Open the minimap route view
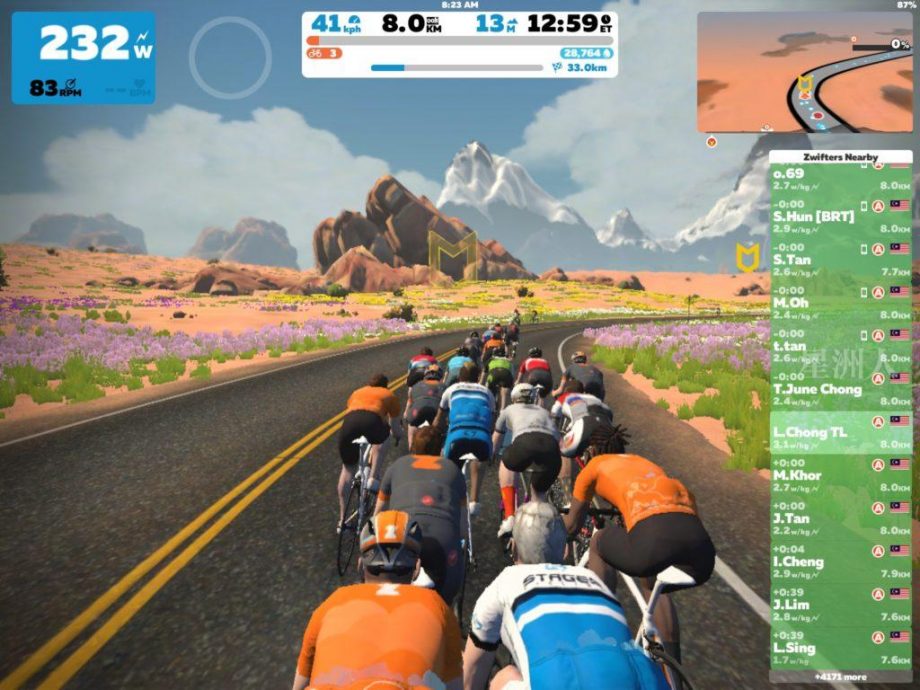The width and height of the screenshot is (920, 690). 804,73
